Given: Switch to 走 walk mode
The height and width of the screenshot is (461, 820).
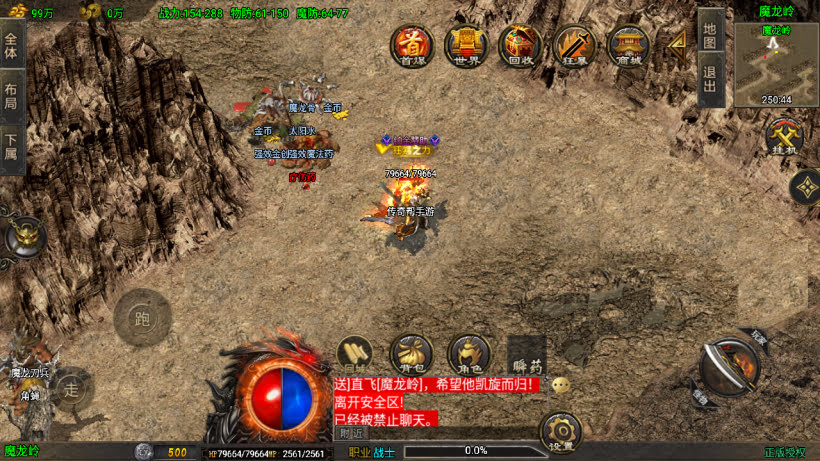Looking at the screenshot, I should [70, 388].
